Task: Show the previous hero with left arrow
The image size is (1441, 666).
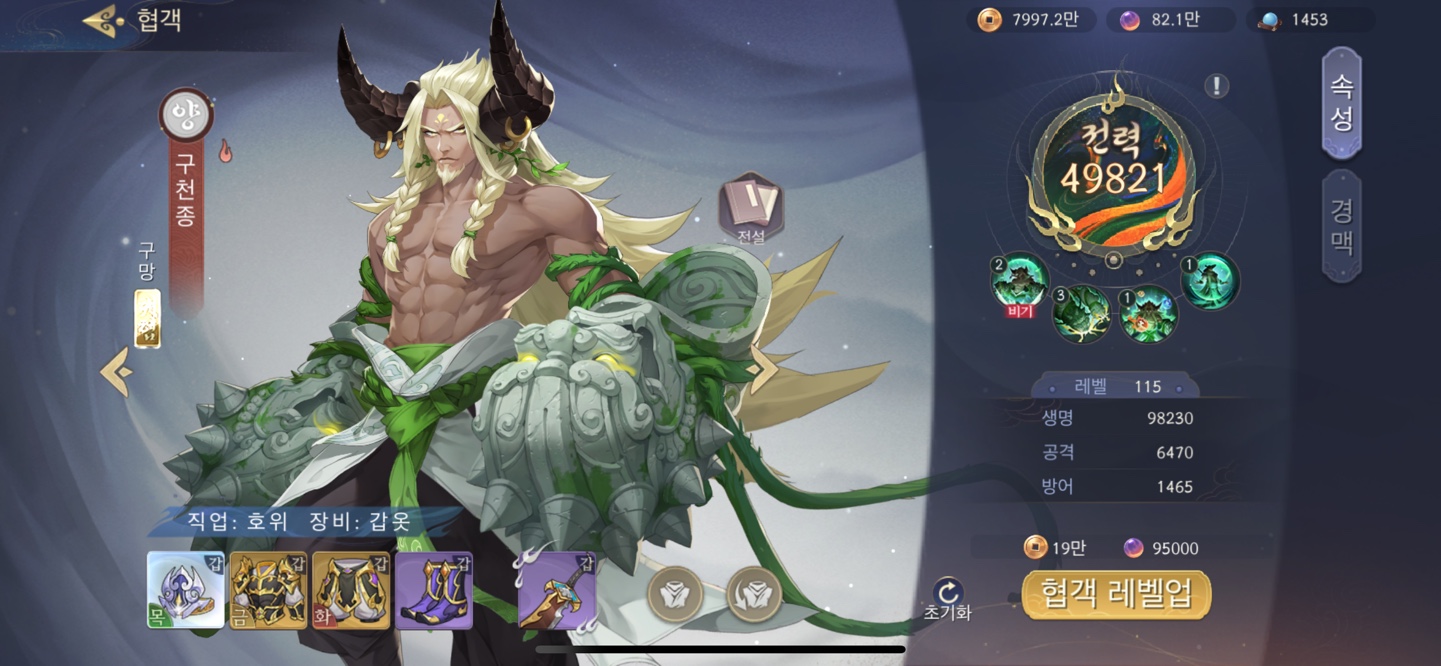Action: point(116,372)
